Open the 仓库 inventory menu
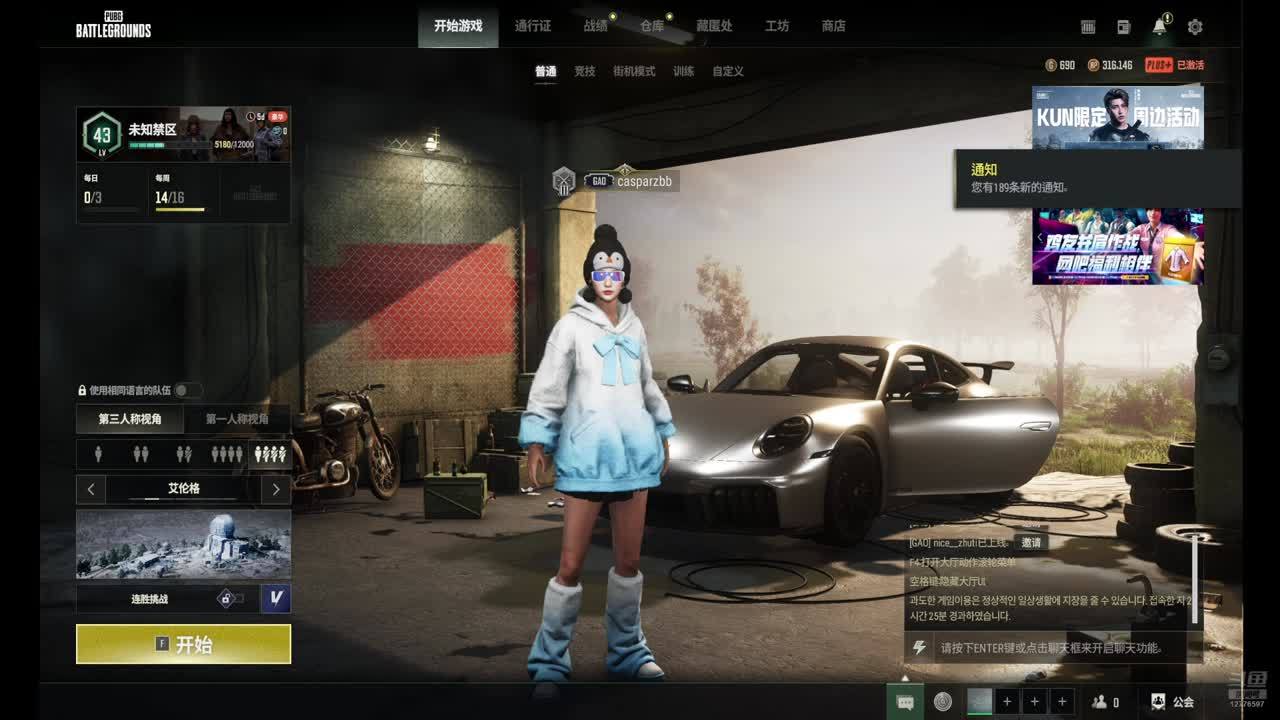Screen dimensions: 1280x720 [x=652, y=26]
